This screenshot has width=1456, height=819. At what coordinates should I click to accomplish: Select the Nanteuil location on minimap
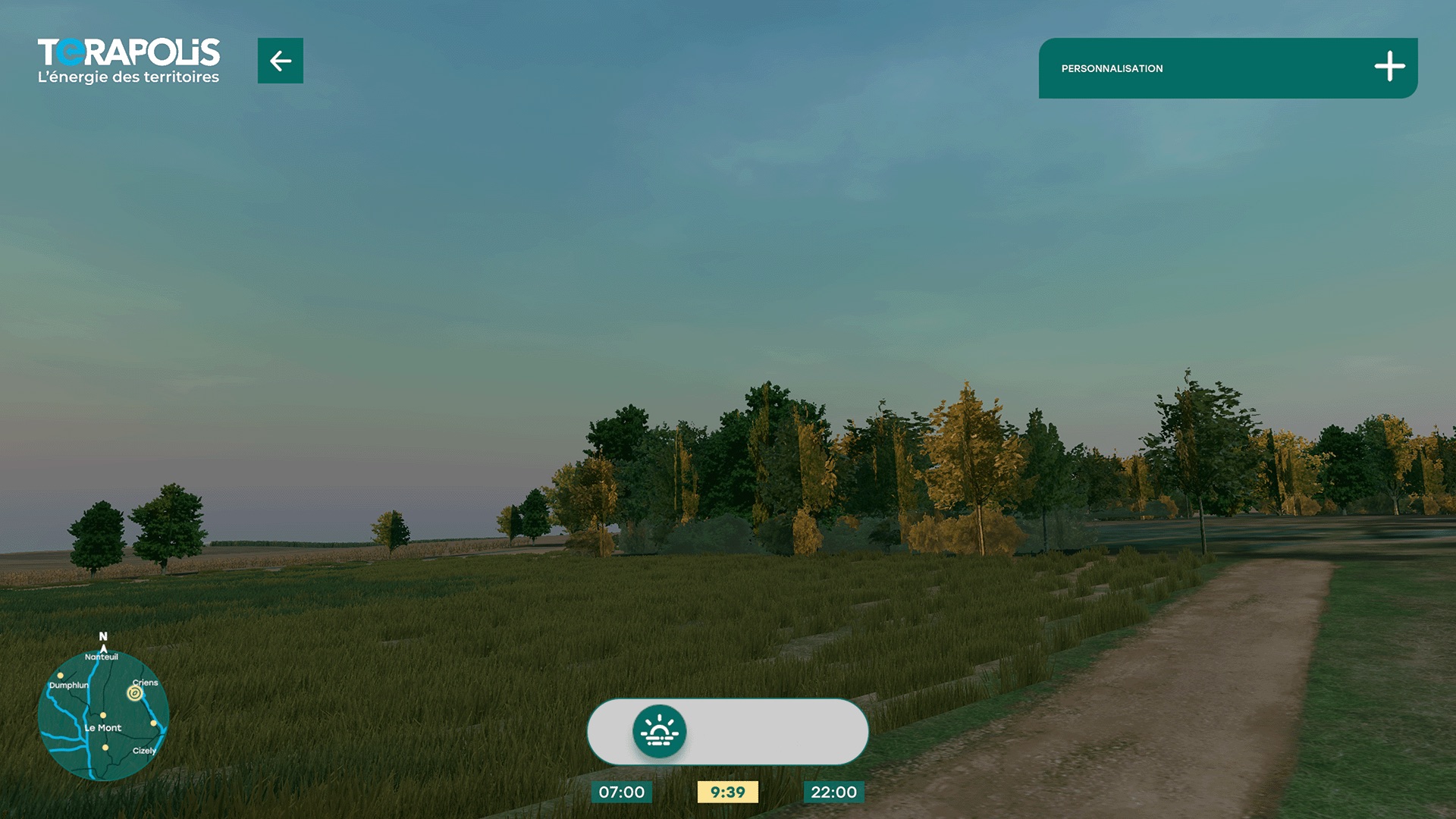coord(102,657)
